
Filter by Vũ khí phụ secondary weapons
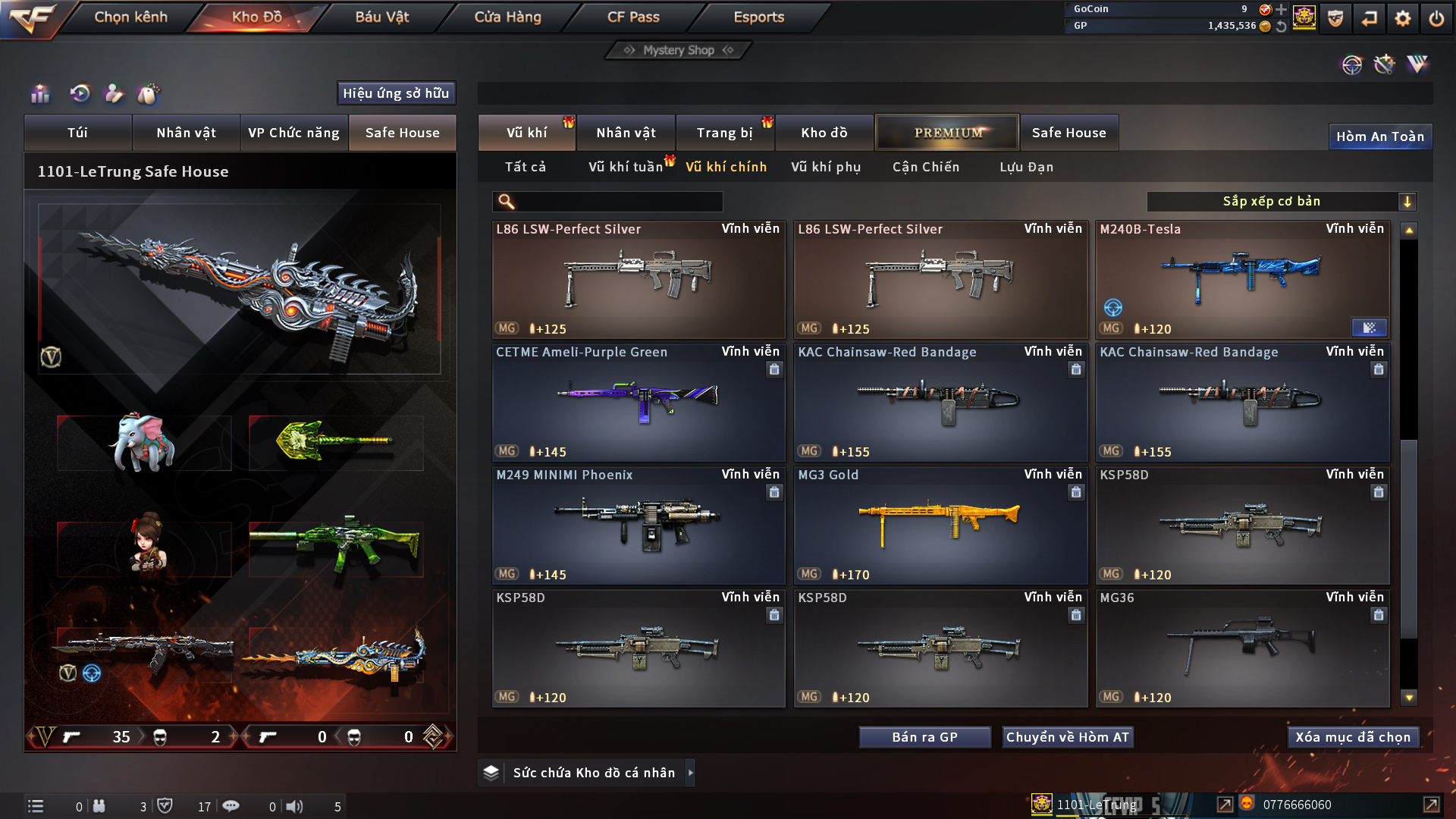tap(826, 167)
